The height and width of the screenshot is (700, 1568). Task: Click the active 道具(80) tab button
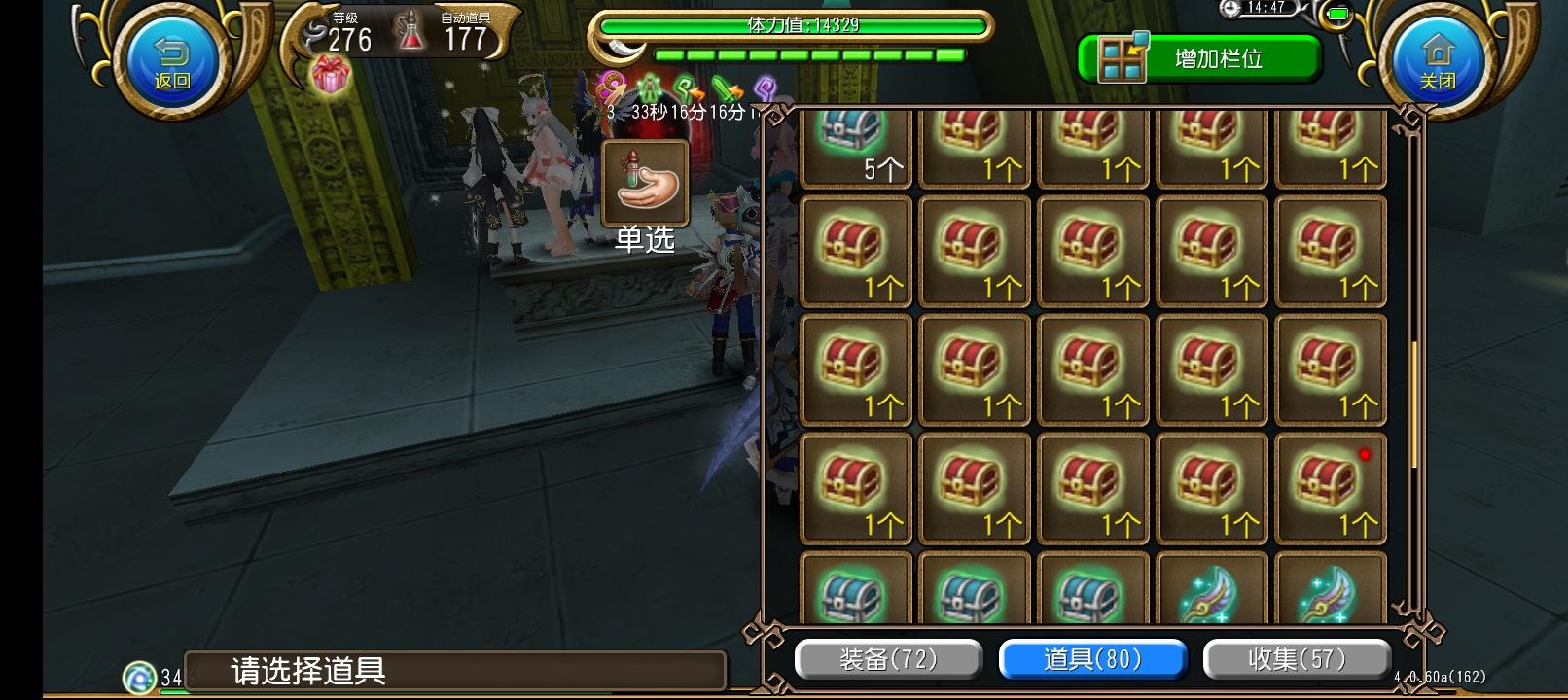point(1092,658)
